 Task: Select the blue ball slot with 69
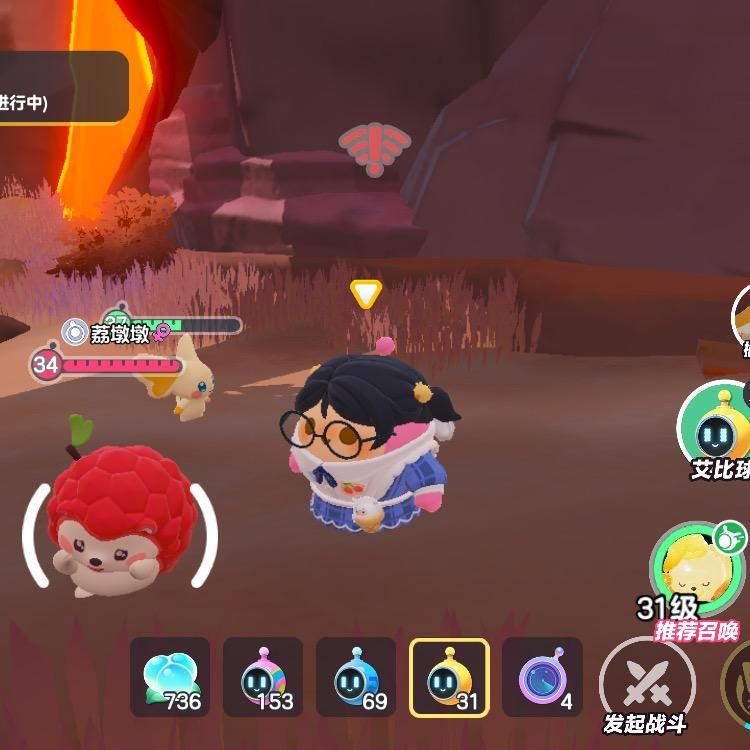coord(355,677)
